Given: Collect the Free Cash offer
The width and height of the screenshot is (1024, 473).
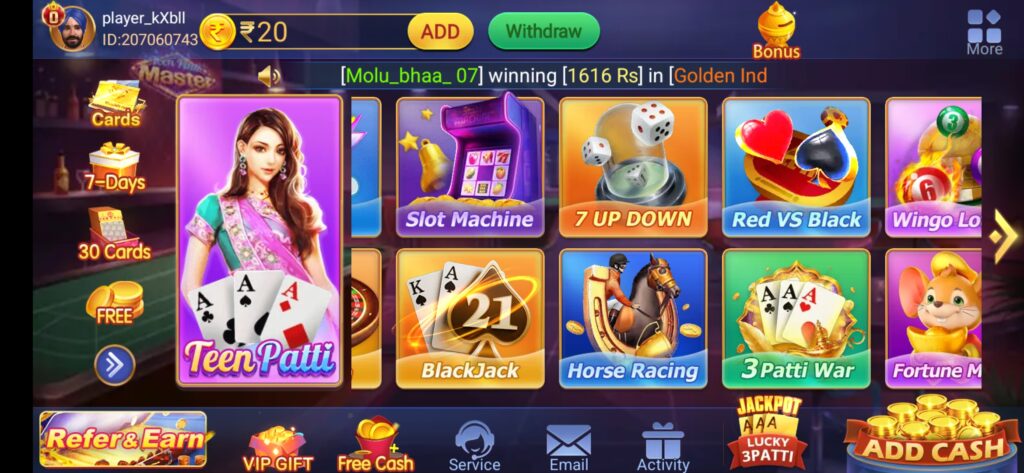Looking at the screenshot, I should tap(376, 445).
